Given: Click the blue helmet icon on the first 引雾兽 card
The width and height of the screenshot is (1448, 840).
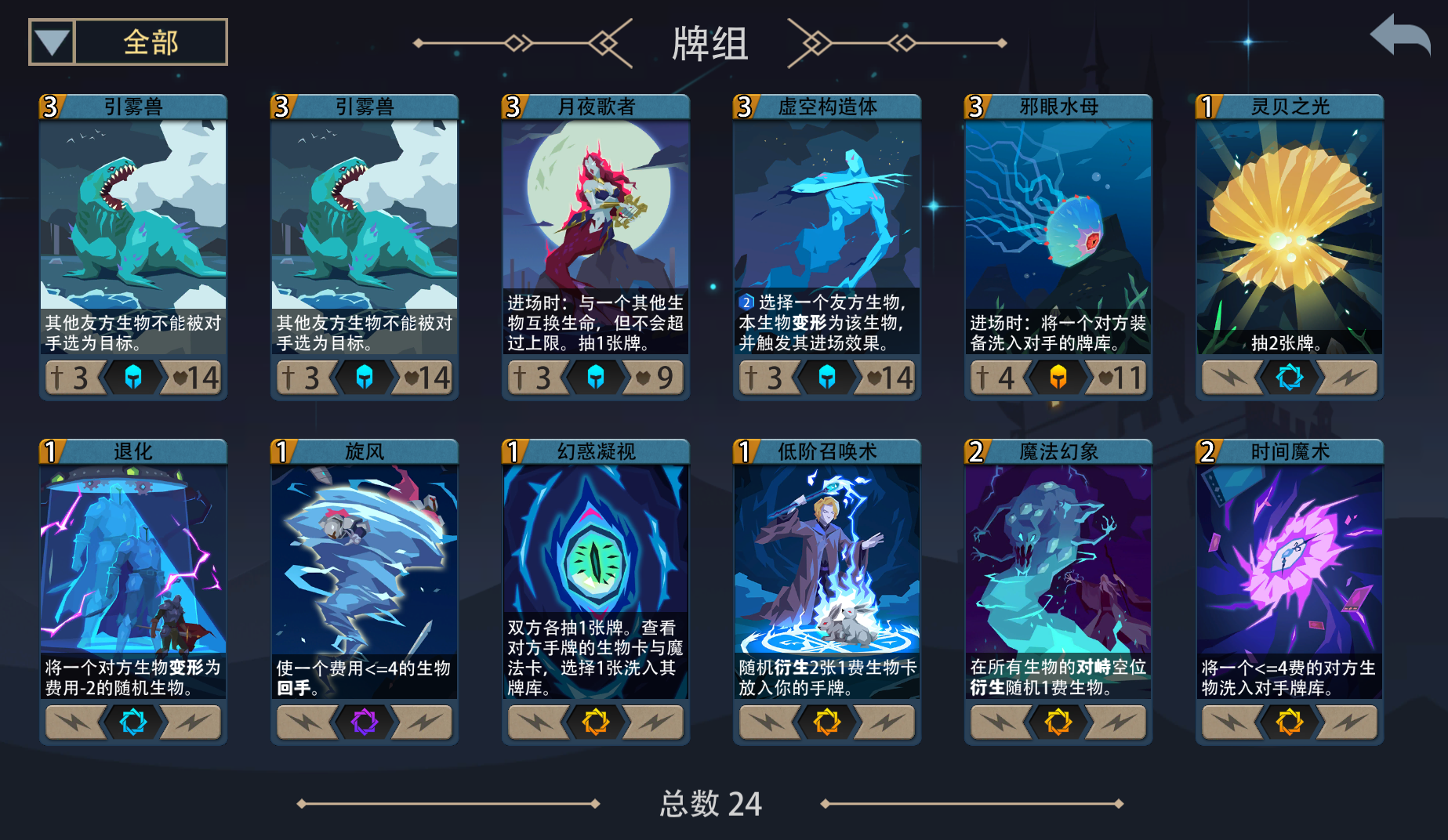Looking at the screenshot, I should point(132,377).
